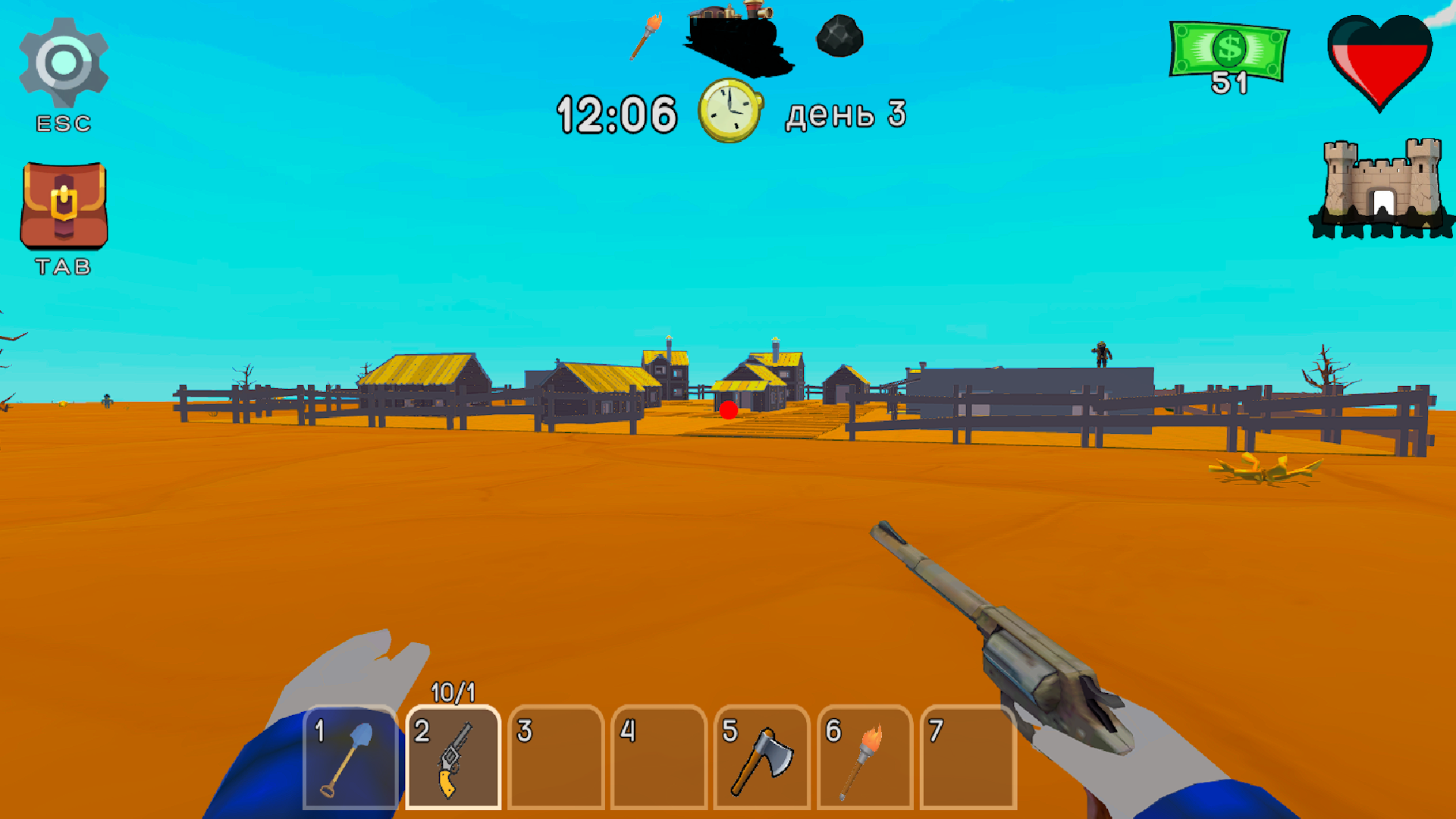Viewport: 1456px width, 819px height.
Task: Equip the revolver in hotbar slot 2
Action: click(453, 758)
